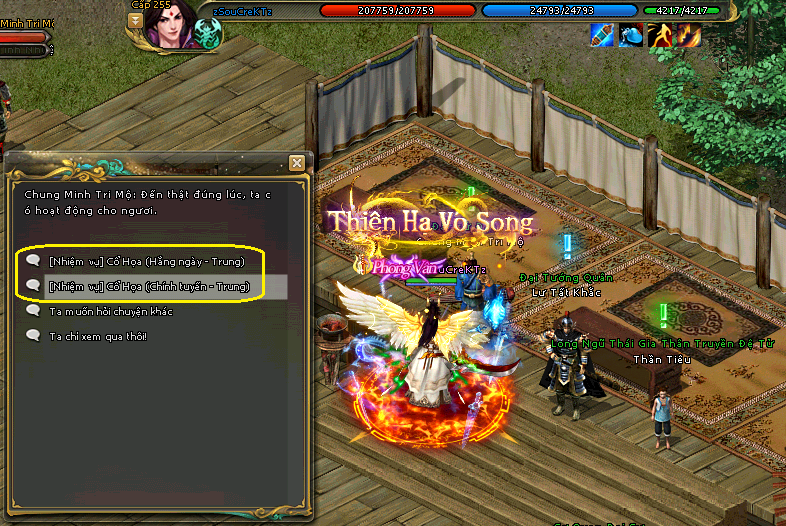This screenshot has width=786, height=526.
Task: Click the fiery slash buff icon
Action: tap(689, 37)
